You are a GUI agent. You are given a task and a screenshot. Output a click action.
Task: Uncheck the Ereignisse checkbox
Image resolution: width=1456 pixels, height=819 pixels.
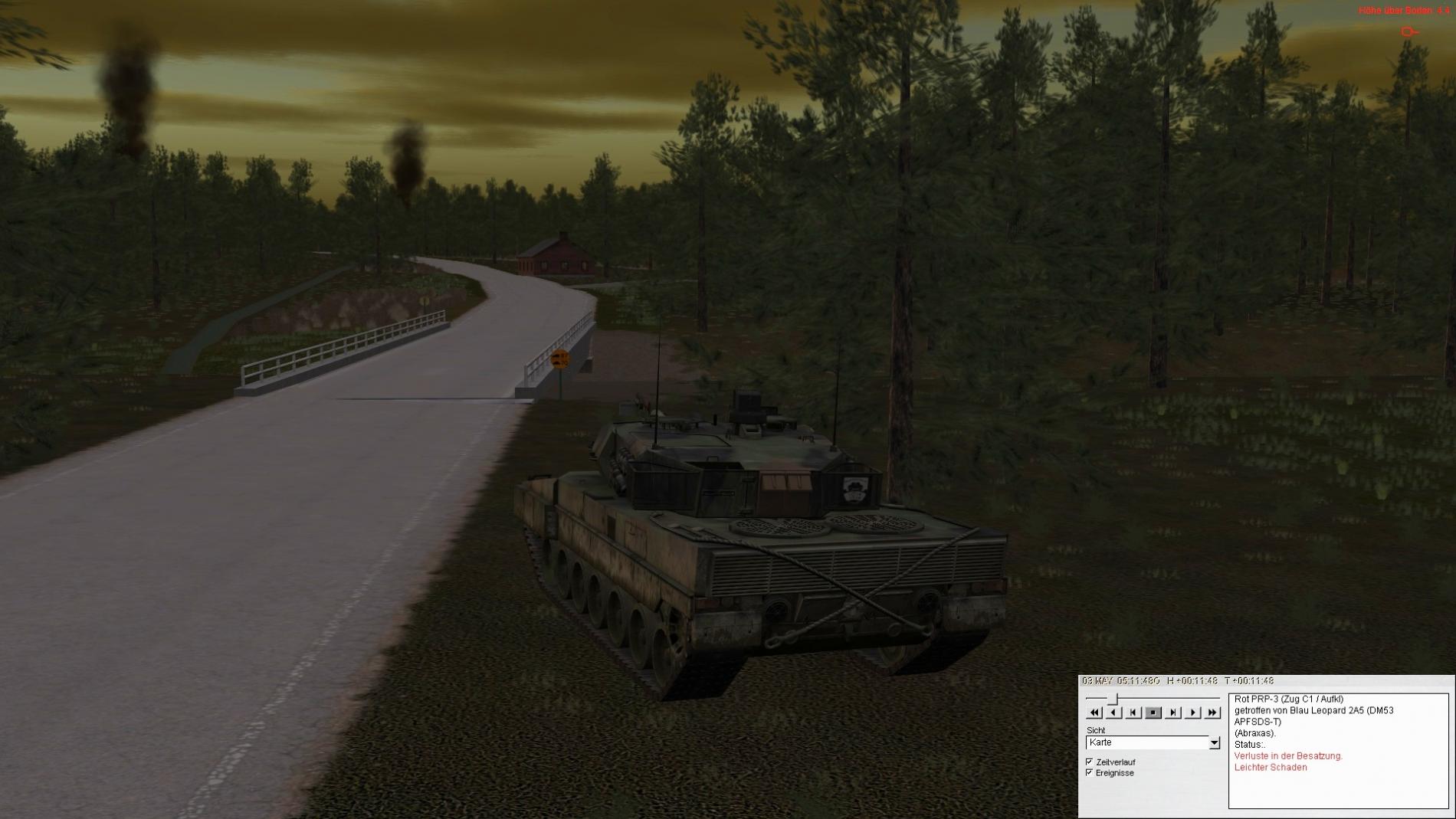click(1090, 772)
